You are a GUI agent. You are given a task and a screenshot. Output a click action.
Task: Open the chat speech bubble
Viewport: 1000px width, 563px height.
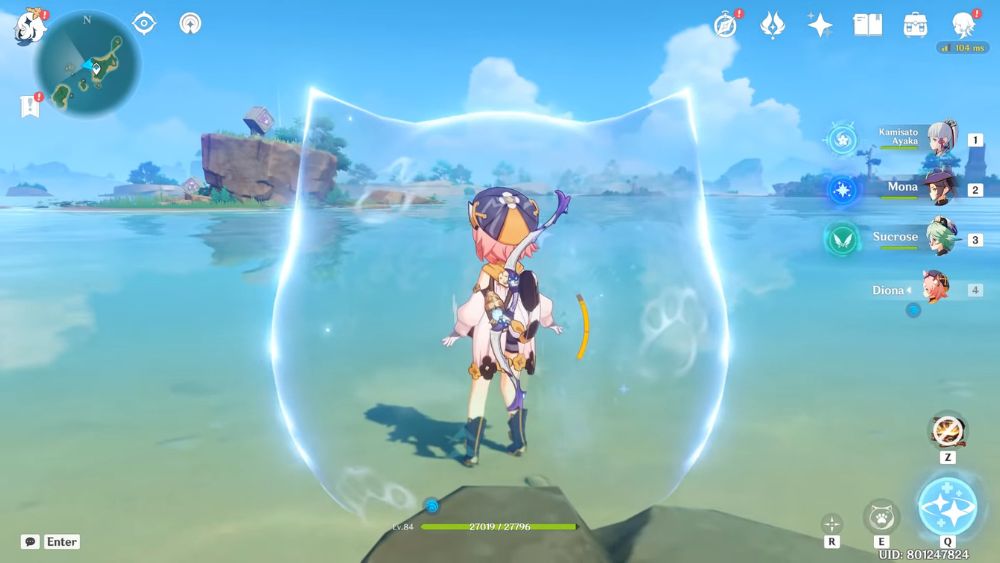[x=31, y=542]
